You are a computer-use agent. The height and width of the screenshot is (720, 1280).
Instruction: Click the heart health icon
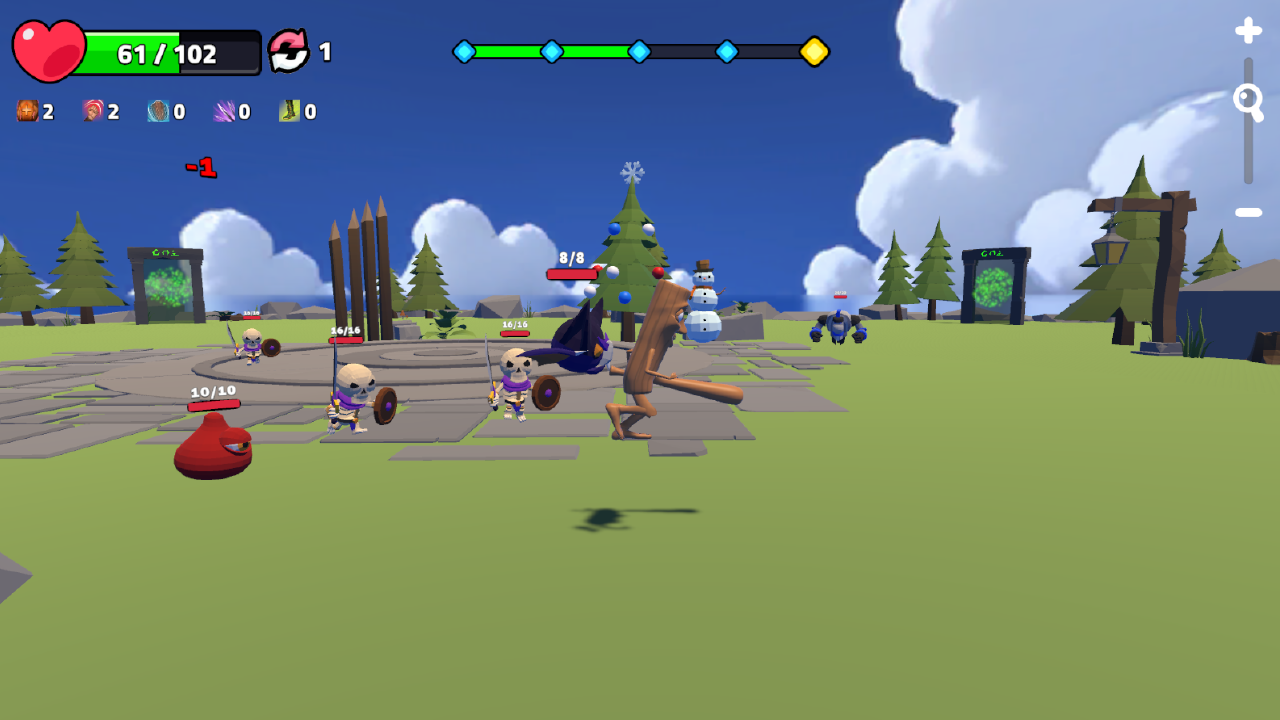tap(50, 48)
